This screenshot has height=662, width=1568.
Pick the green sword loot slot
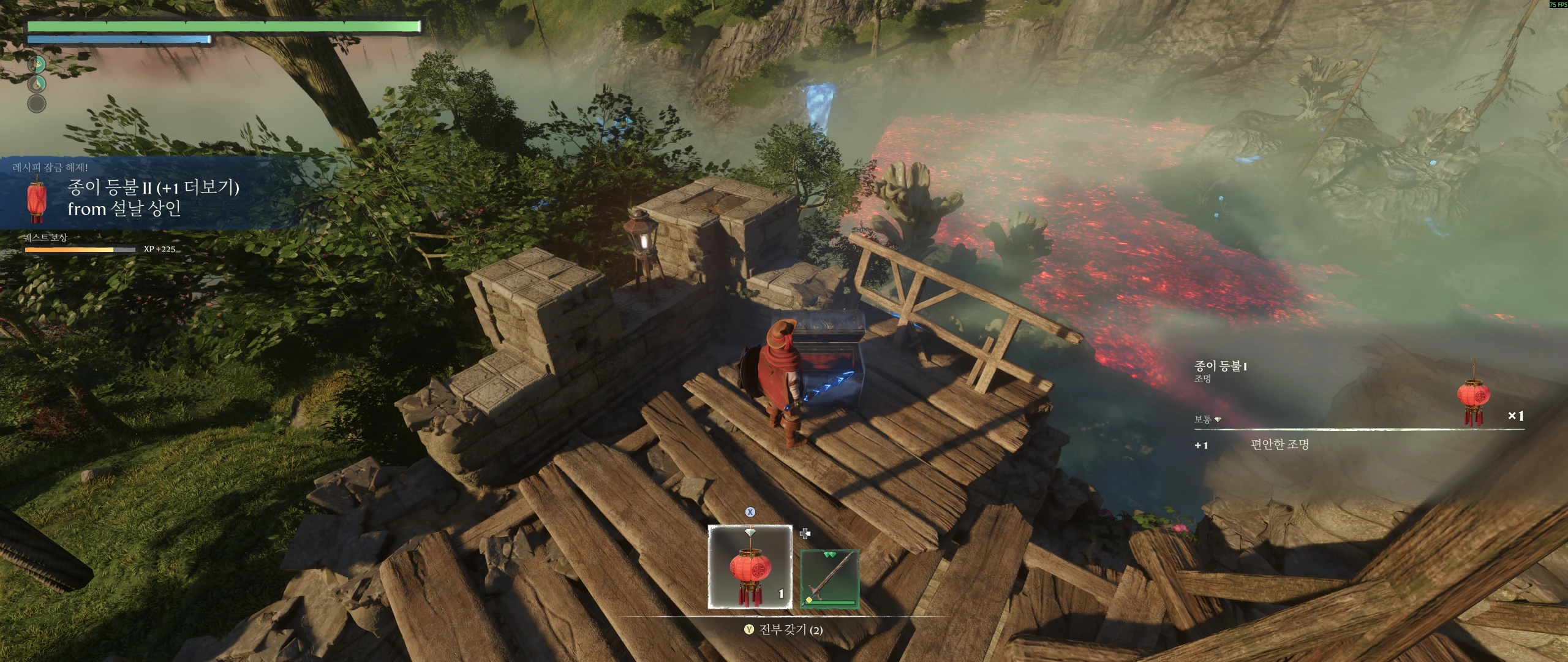829,579
